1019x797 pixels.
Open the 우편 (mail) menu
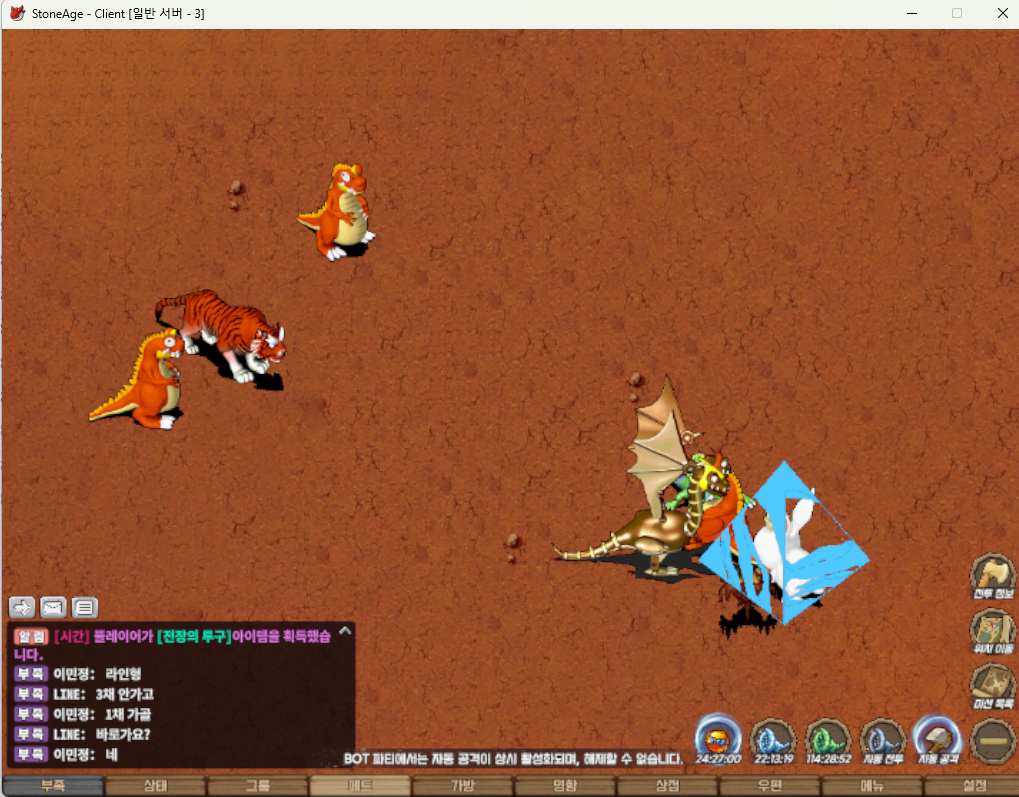[769, 786]
